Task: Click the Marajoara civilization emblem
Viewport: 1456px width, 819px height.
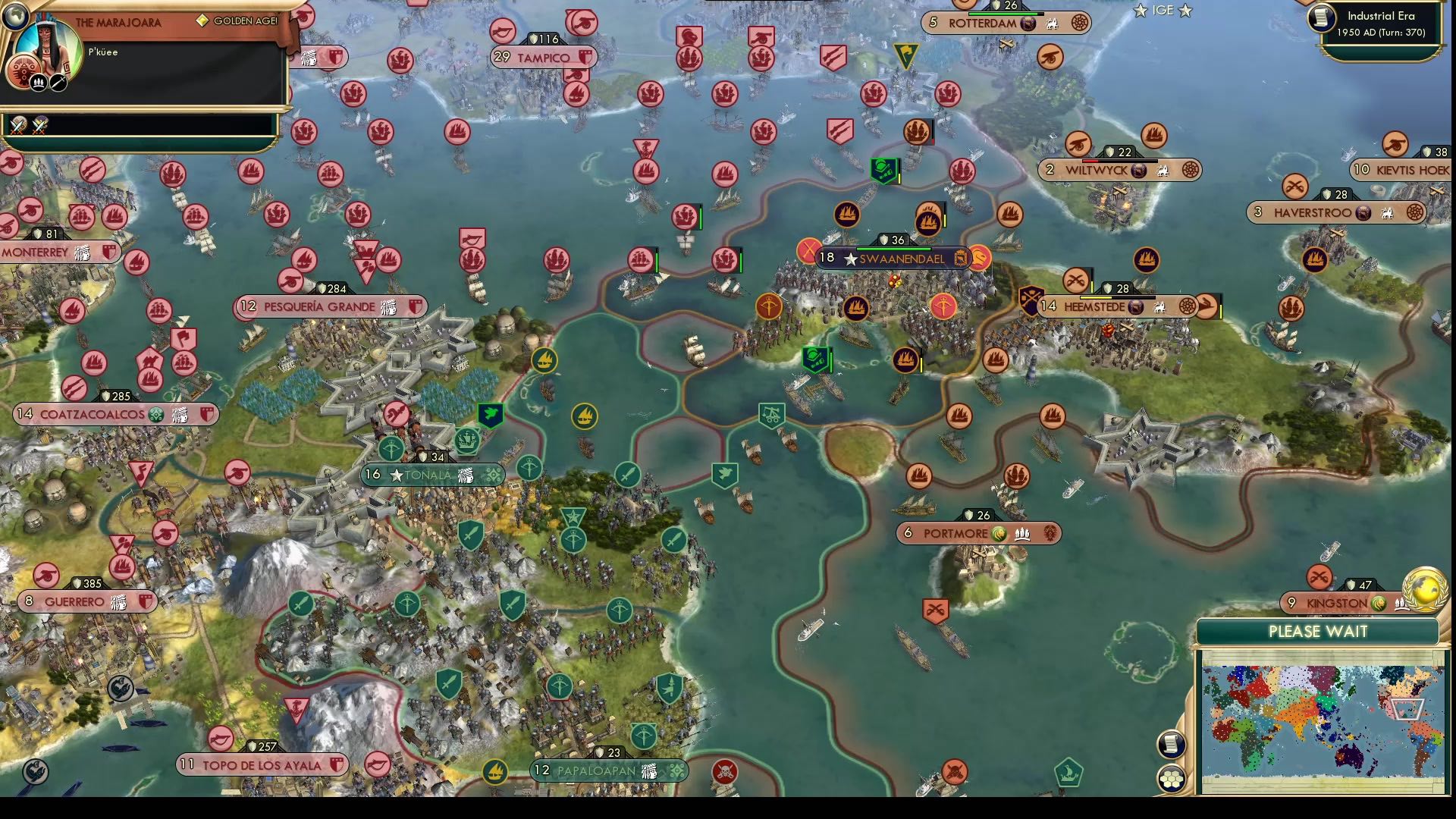Action: pyautogui.click(x=23, y=71)
